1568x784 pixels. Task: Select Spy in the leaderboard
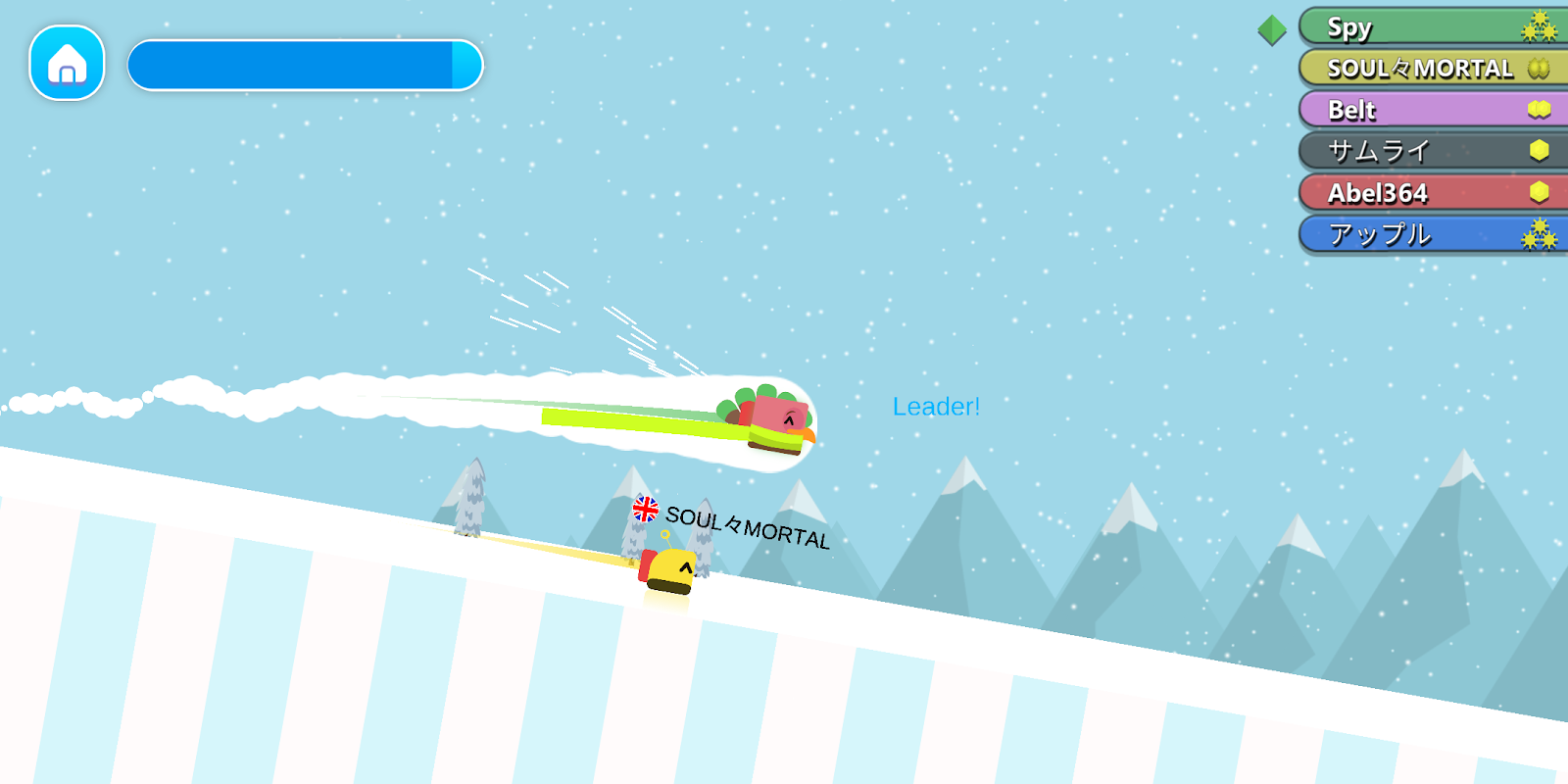[1433, 26]
